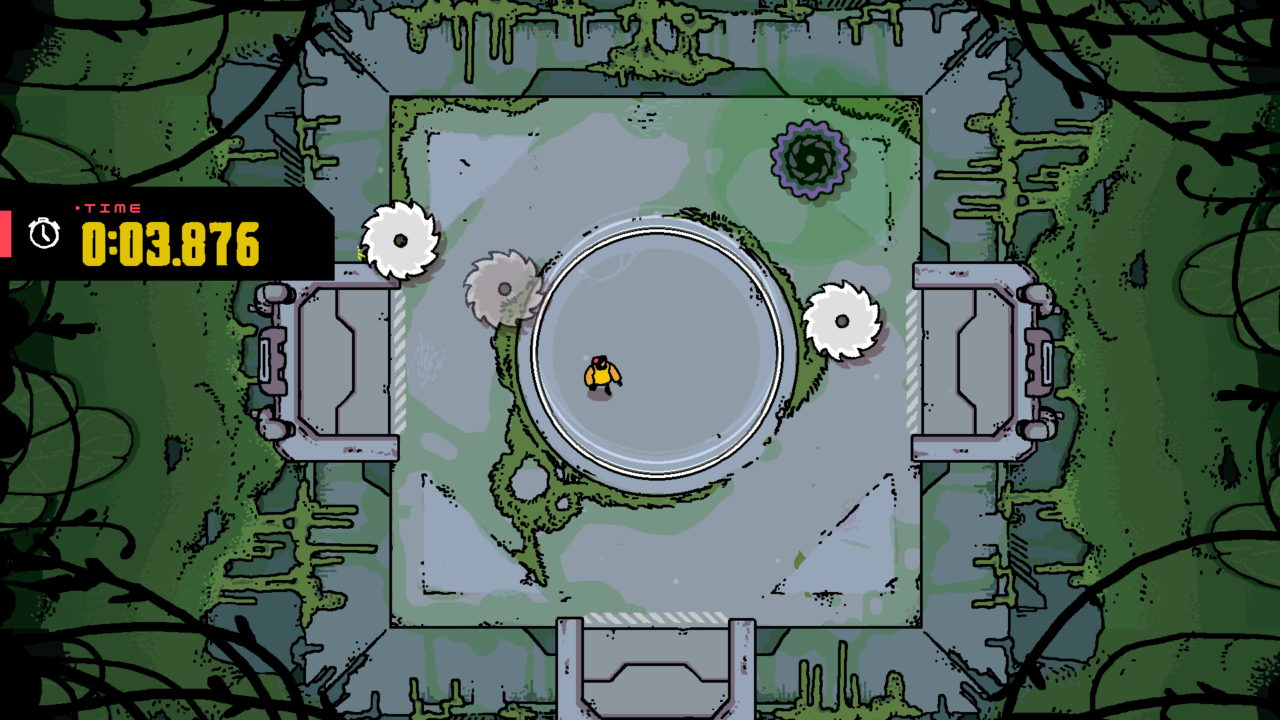The height and width of the screenshot is (720, 1280).
Task: Click the gray spinning disc beside the arena ring
Action: point(503,287)
